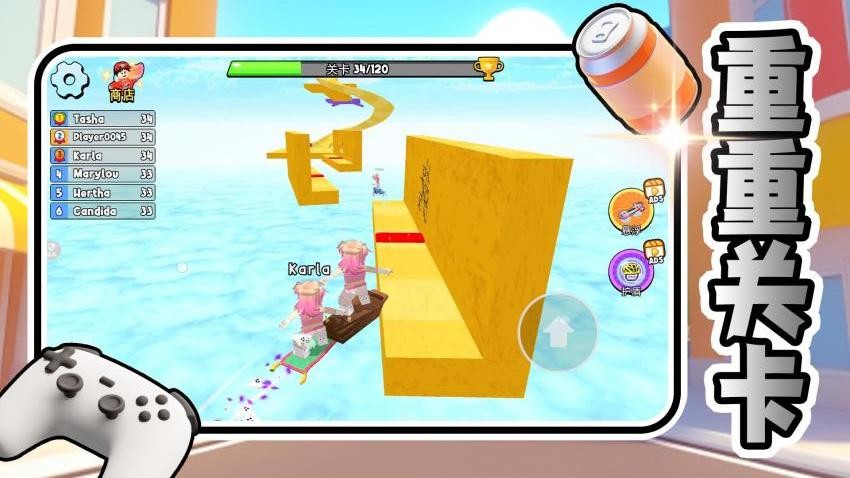This screenshot has width=850, height=478.
Task: Choose Marylou's leaderboard row
Action: tap(103, 174)
